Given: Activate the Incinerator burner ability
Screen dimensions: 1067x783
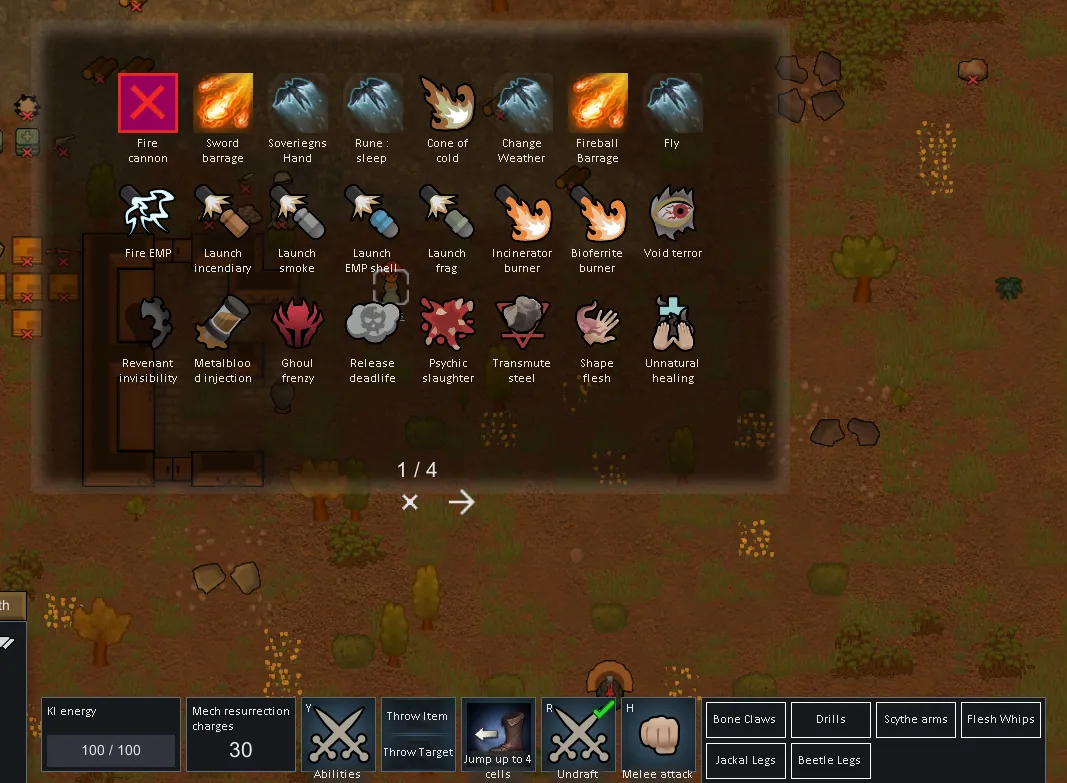Looking at the screenshot, I should [522, 213].
